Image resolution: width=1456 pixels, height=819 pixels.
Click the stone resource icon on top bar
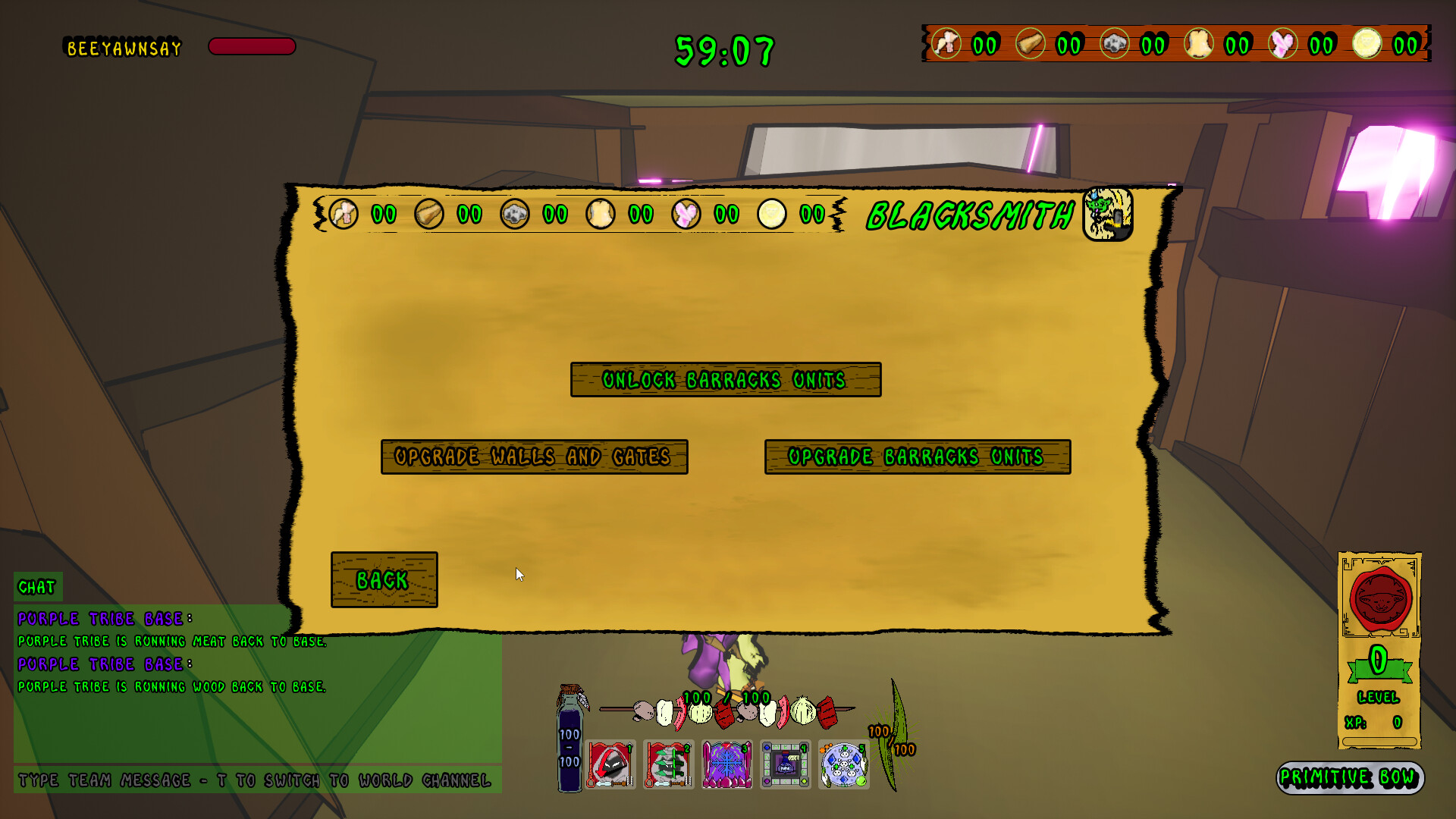click(1116, 45)
